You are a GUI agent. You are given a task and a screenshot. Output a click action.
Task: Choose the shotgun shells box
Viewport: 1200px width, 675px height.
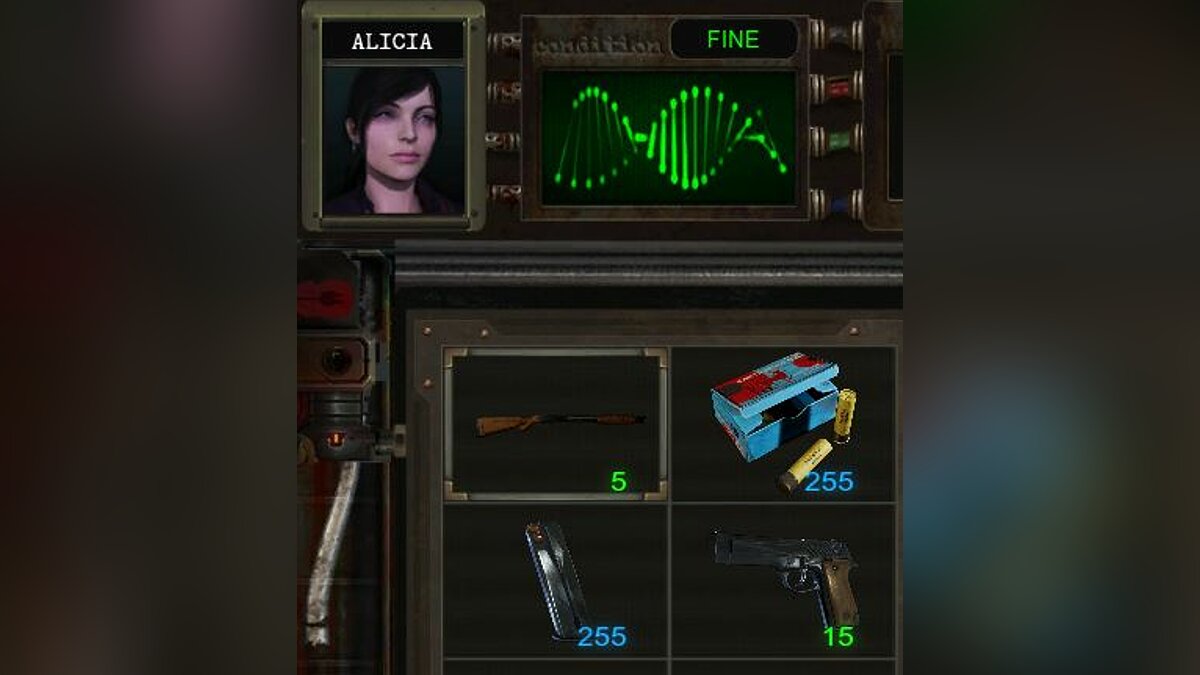pyautogui.click(x=784, y=423)
